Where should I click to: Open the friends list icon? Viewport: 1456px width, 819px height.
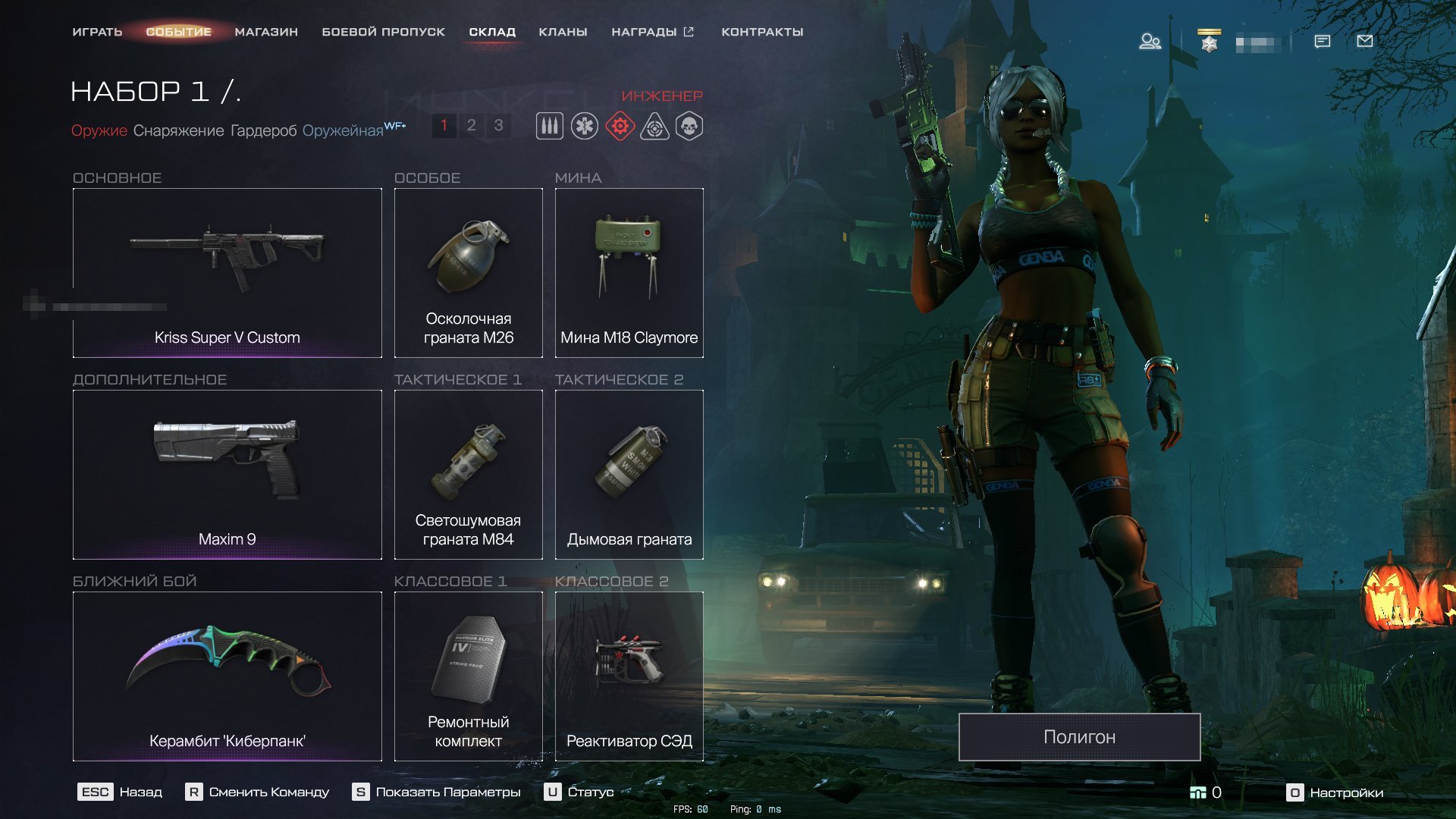coord(1150,41)
